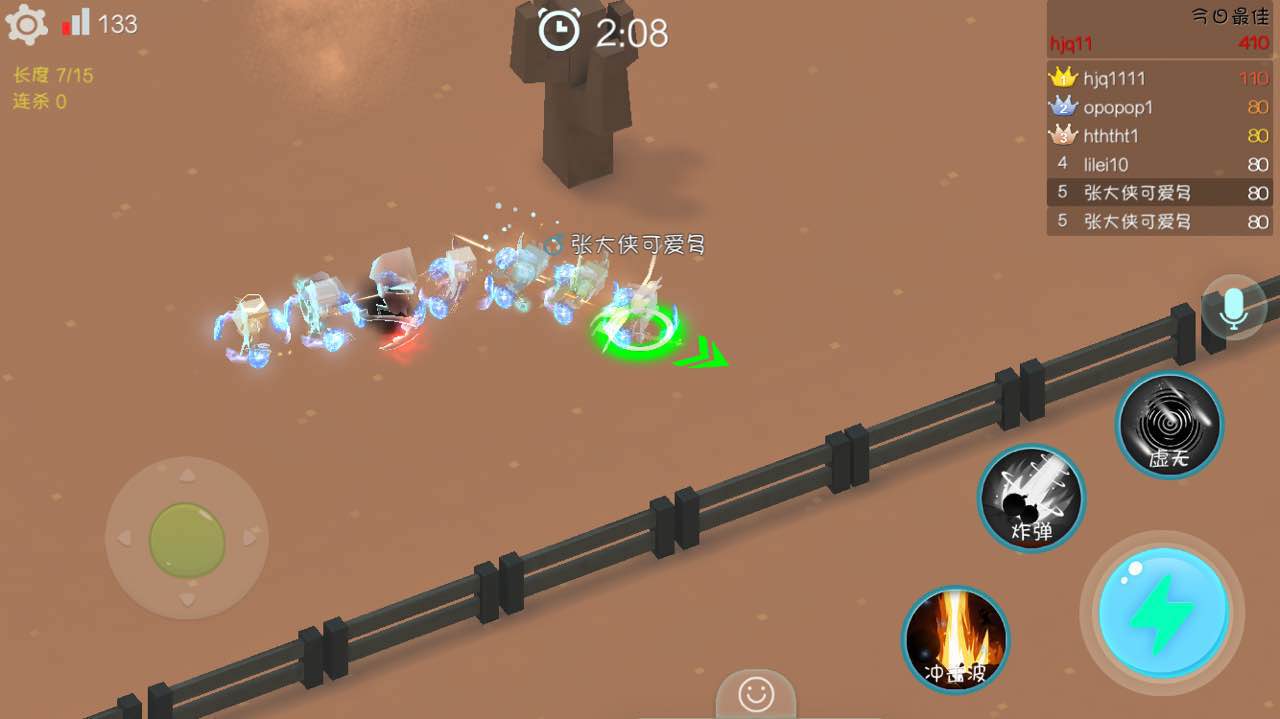The width and height of the screenshot is (1280, 719).
Task: Open the gear settings menu
Action: pyautogui.click(x=27, y=25)
